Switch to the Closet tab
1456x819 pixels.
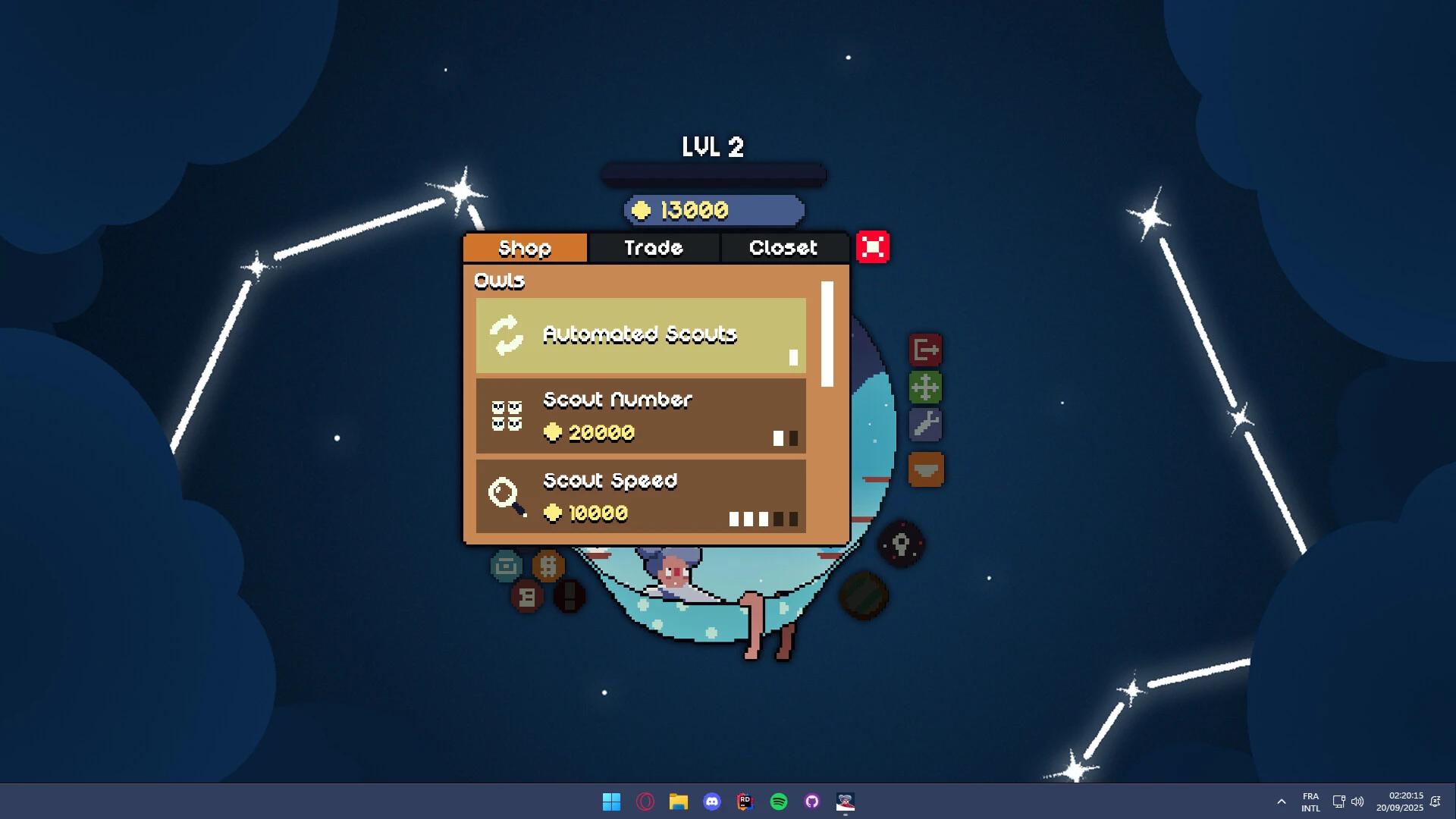(783, 247)
